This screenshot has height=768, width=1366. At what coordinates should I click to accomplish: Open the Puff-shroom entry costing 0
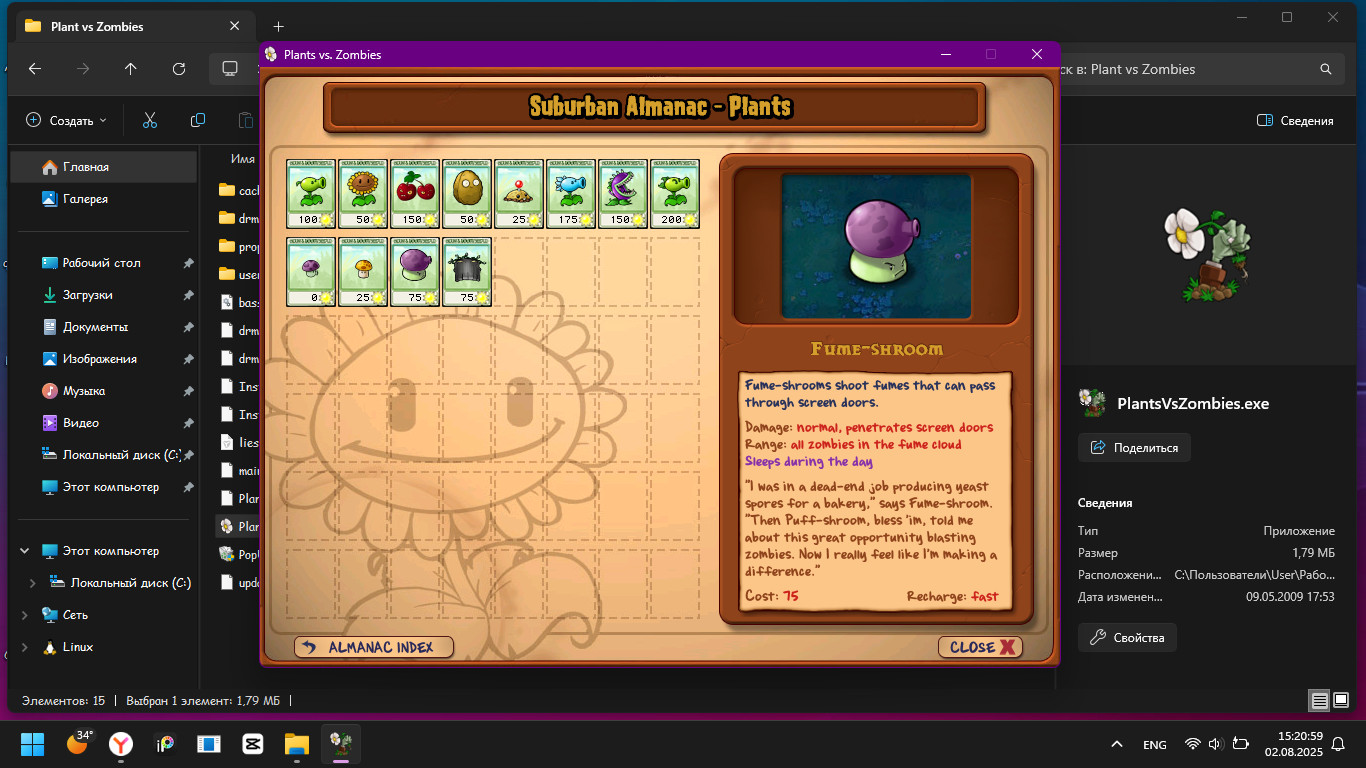point(311,271)
